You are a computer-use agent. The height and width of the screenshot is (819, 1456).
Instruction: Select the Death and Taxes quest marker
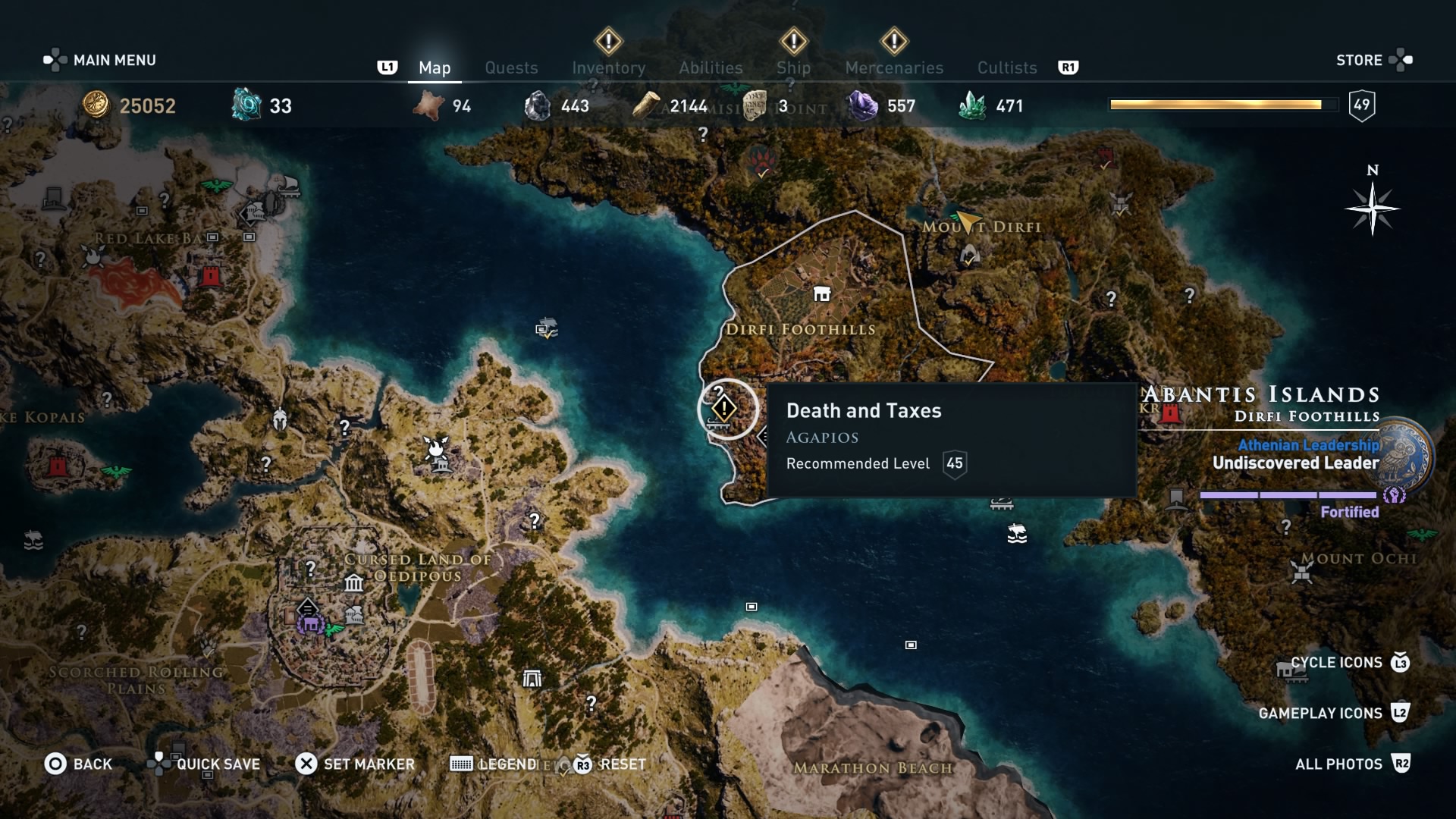click(726, 409)
